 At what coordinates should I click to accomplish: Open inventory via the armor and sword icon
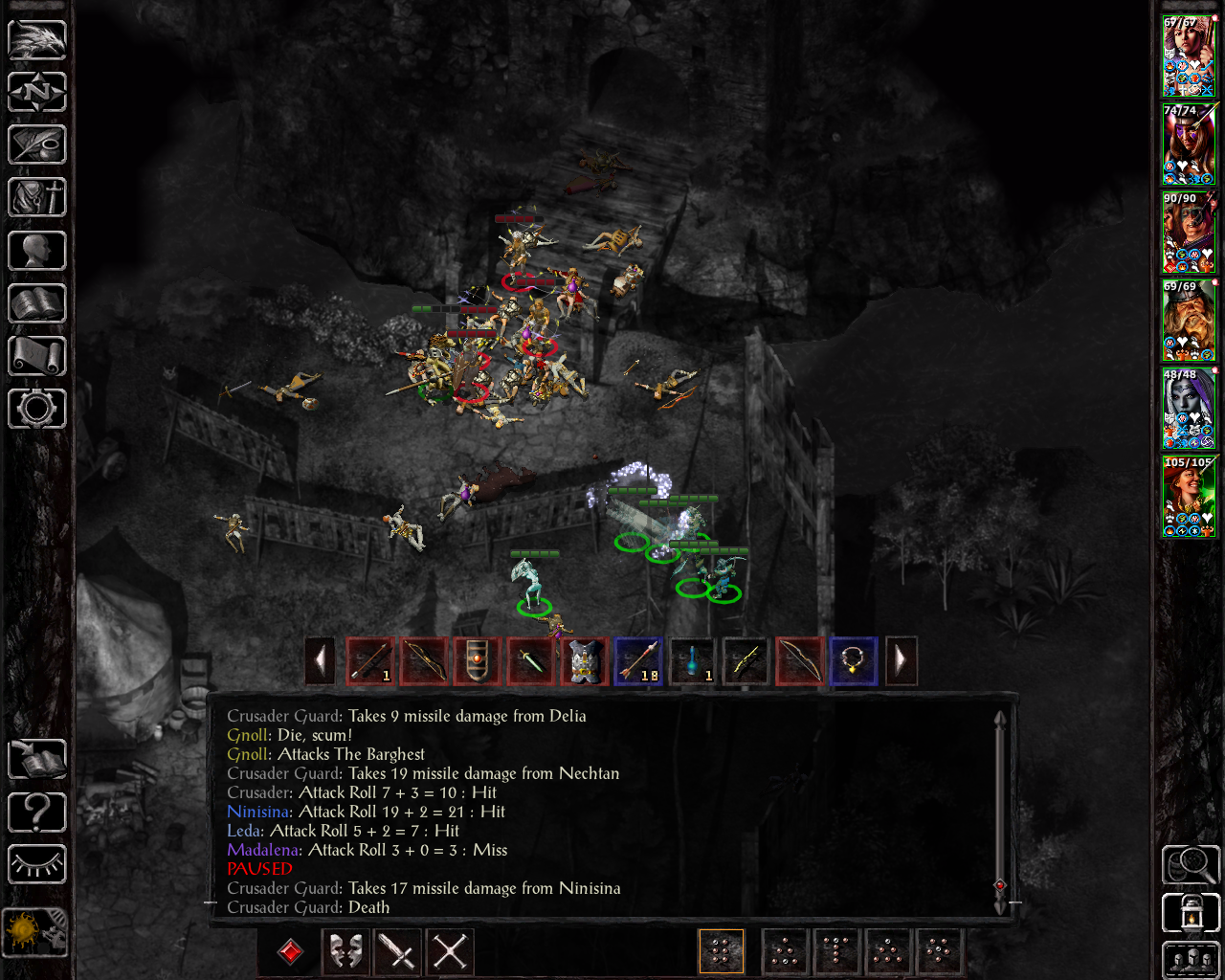(37, 198)
